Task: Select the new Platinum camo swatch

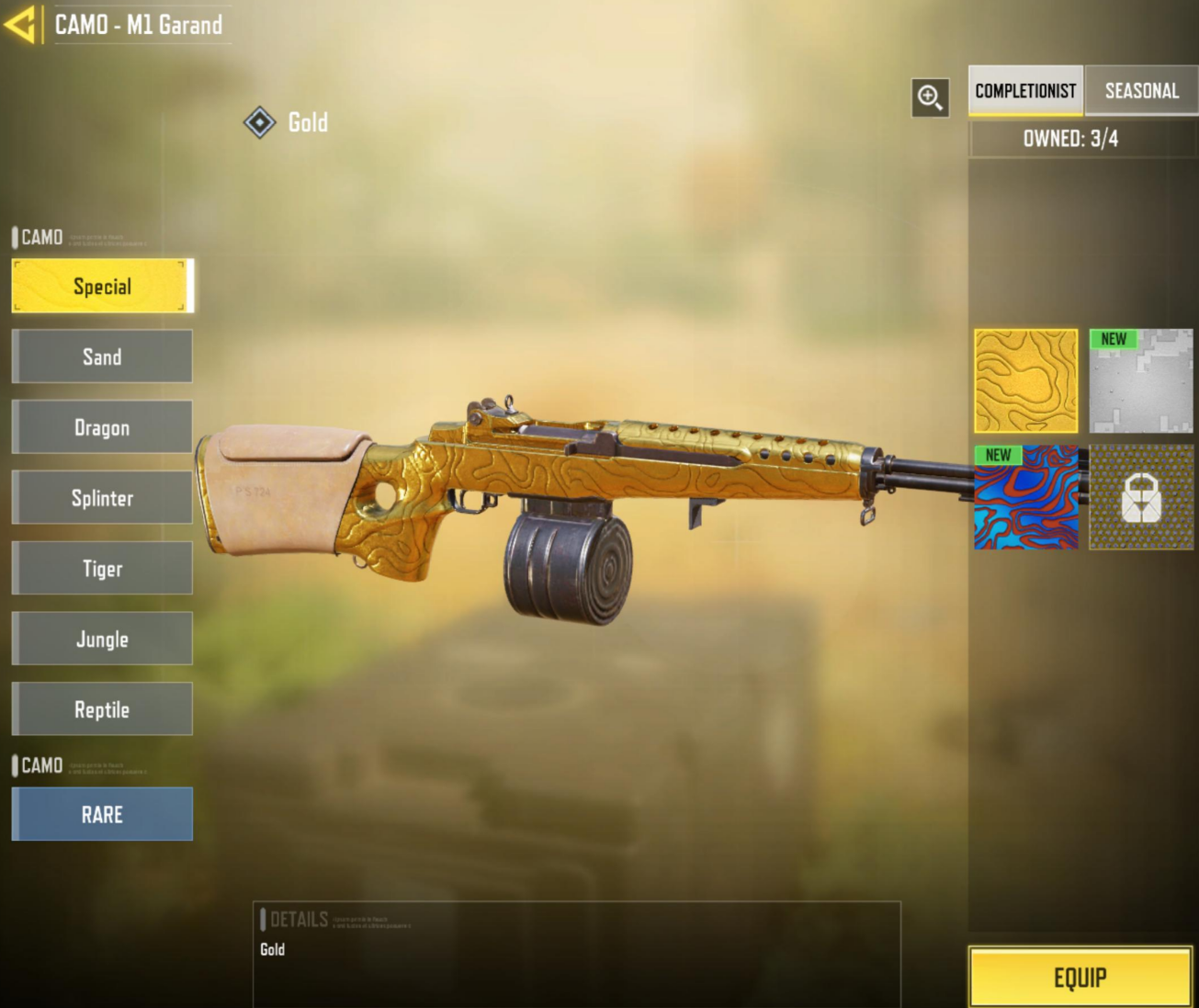Action: pos(1140,382)
